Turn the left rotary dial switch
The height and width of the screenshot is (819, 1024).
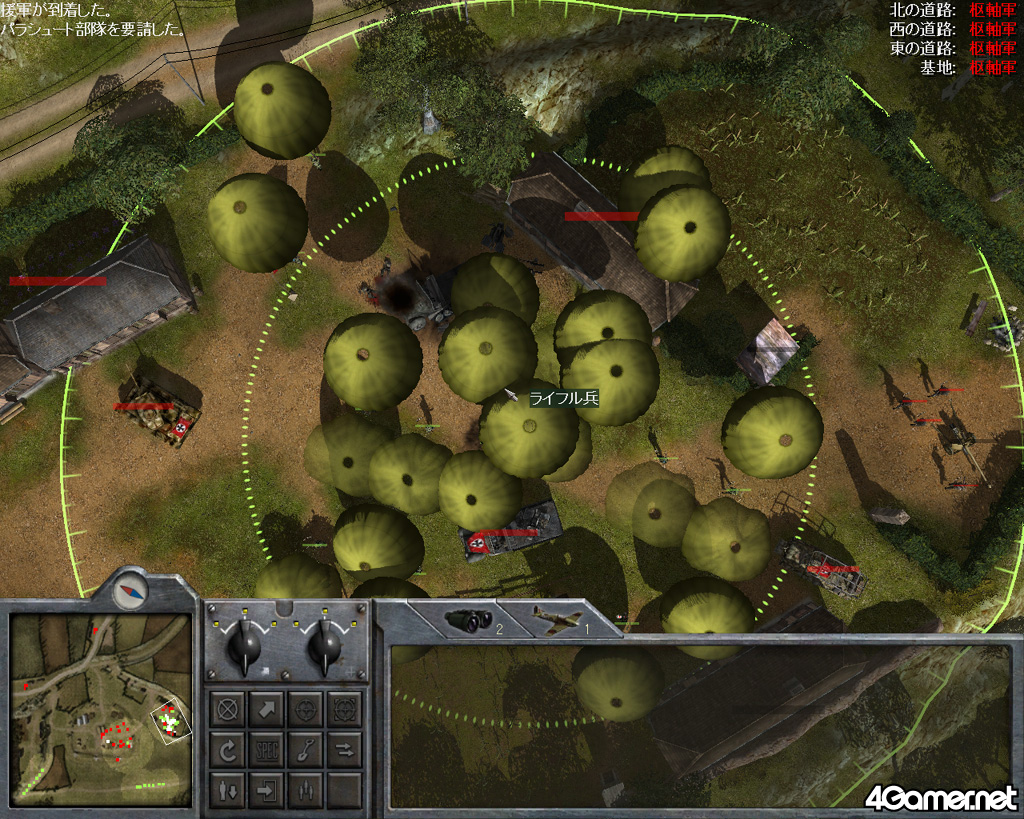tap(245, 648)
